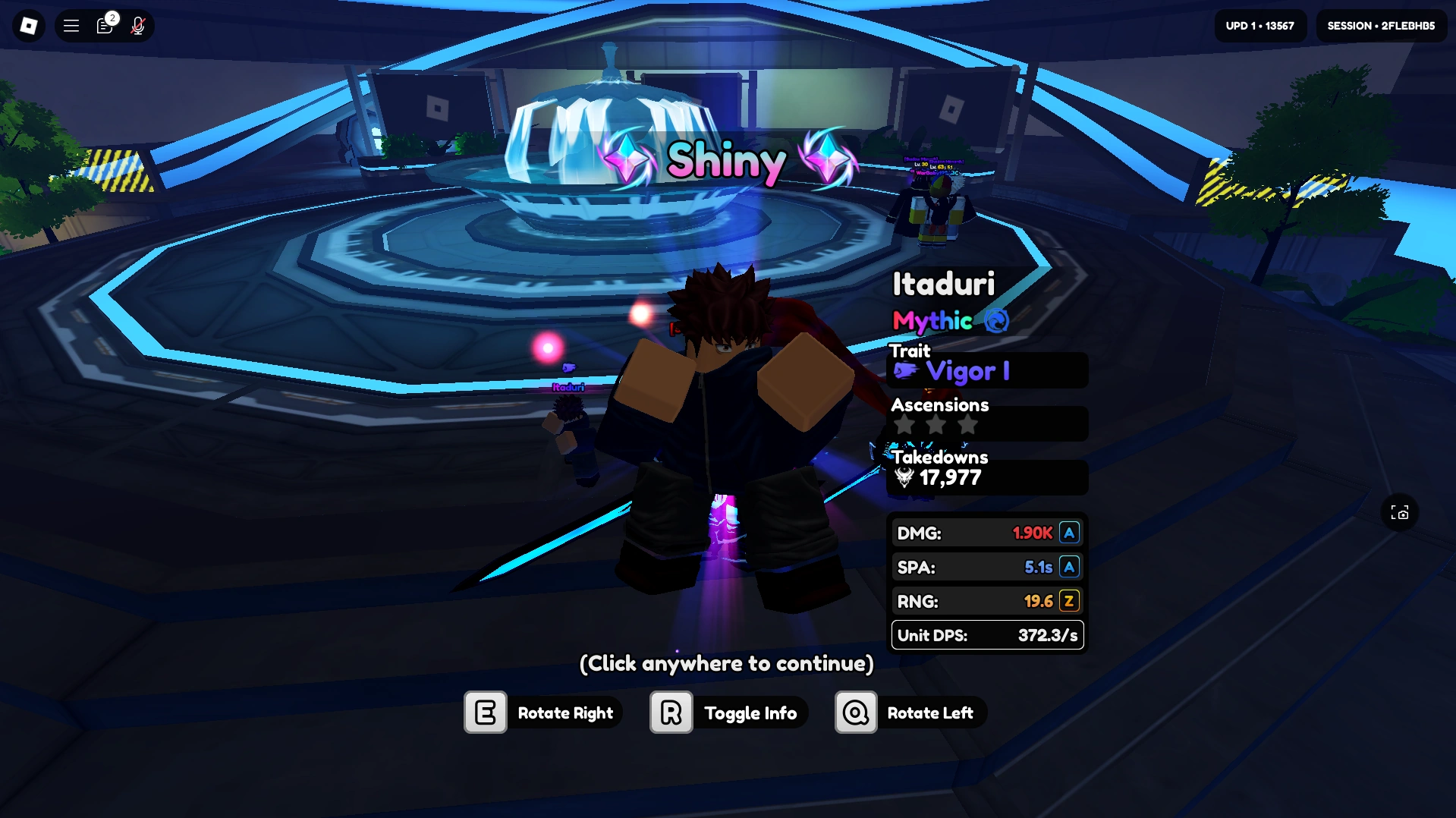
Task: Unmute the microphone
Action: click(x=138, y=26)
